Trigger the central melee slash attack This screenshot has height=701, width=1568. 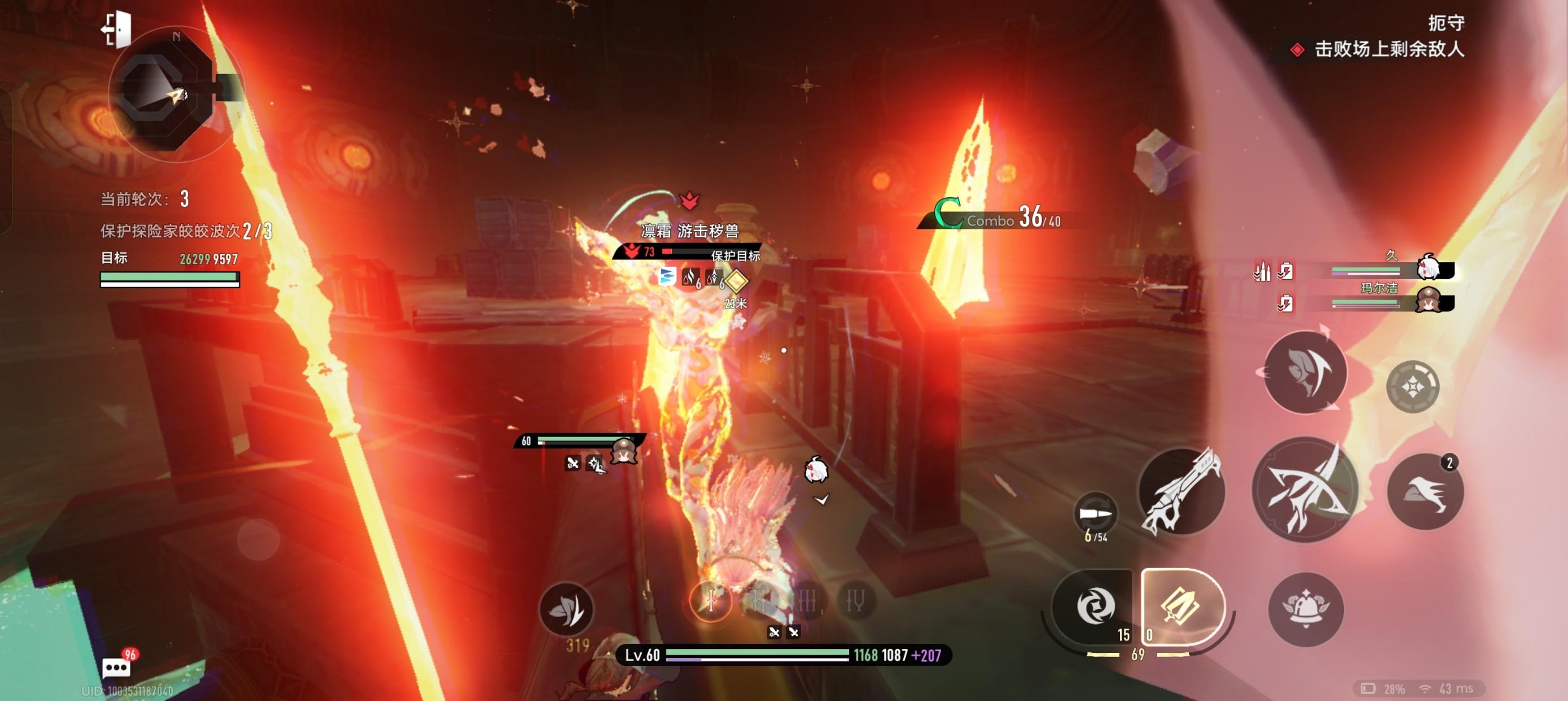point(1305,490)
